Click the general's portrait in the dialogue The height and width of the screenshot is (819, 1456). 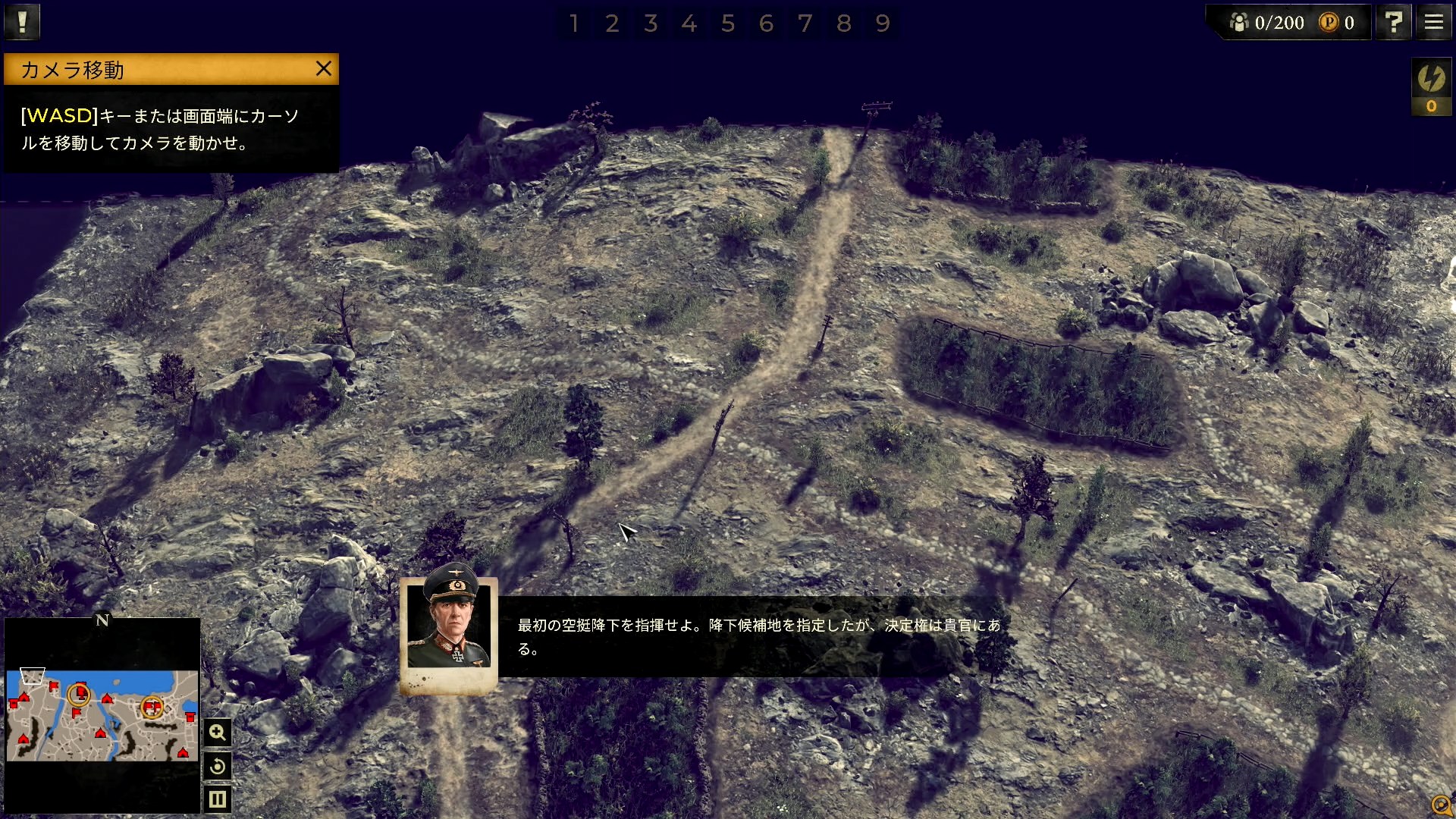pyautogui.click(x=450, y=627)
